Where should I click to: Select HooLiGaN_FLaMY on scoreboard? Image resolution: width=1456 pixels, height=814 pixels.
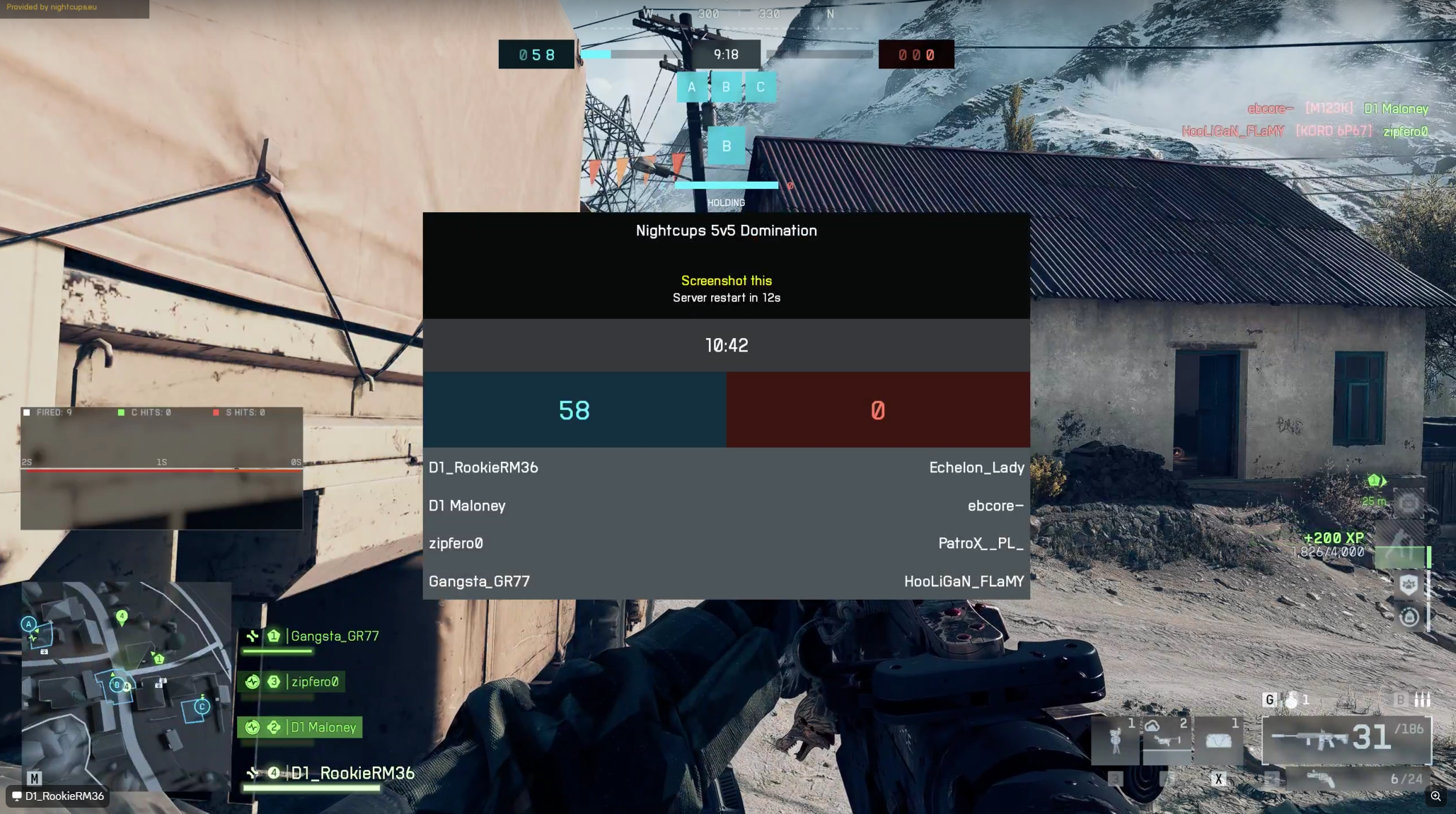click(964, 582)
